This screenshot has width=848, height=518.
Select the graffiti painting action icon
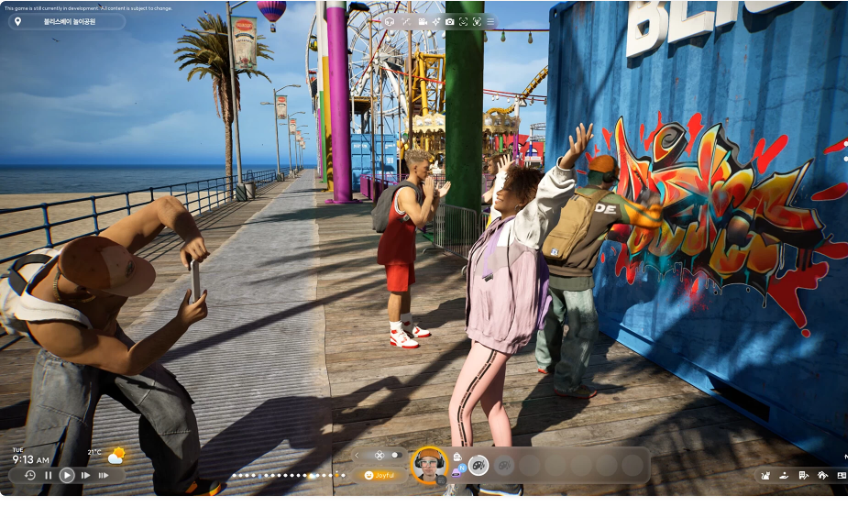[479, 464]
